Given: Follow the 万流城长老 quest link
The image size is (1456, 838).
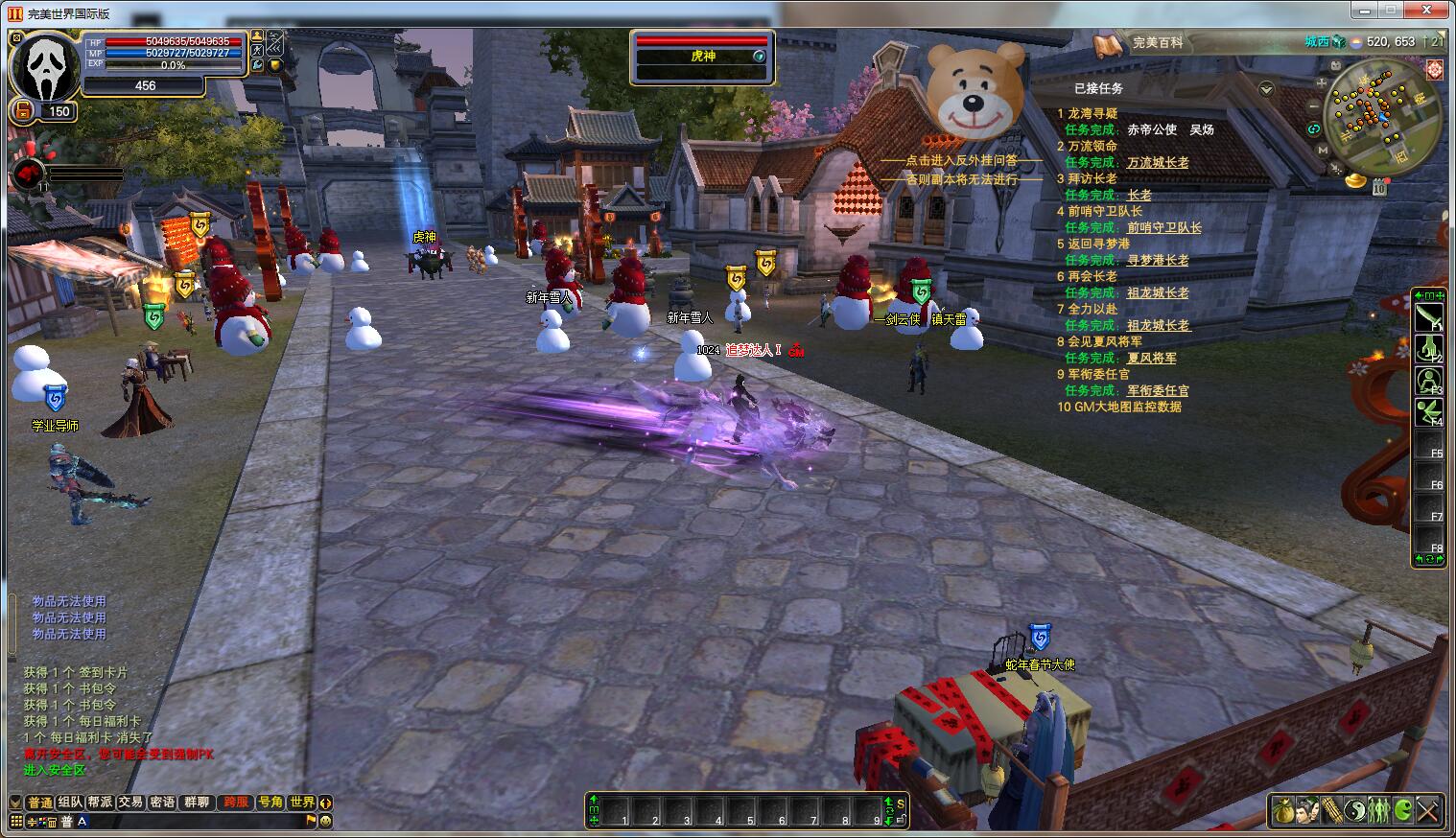Looking at the screenshot, I should [x=1157, y=163].
